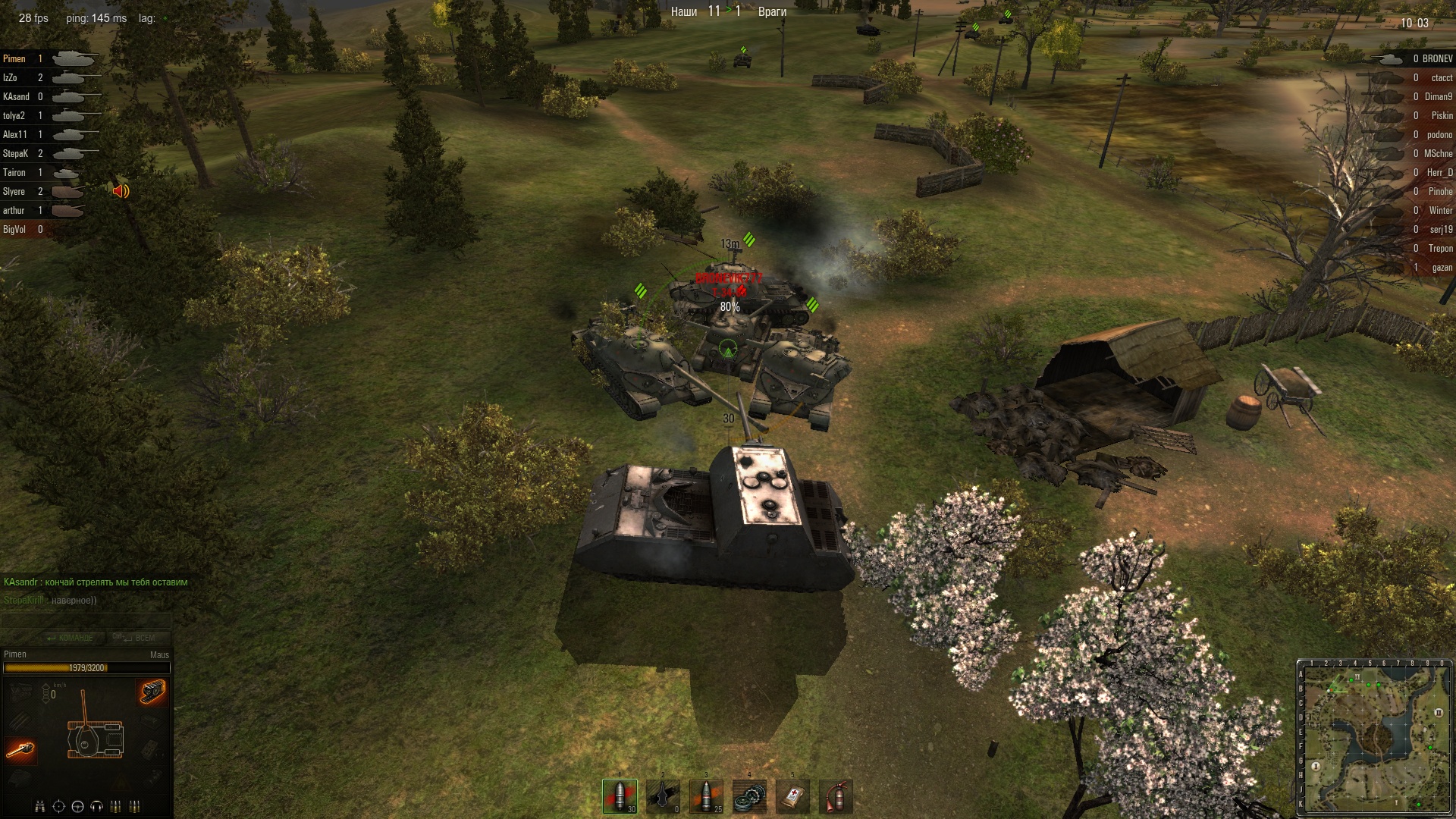Select the damaged gun module icon

[x=20, y=749]
